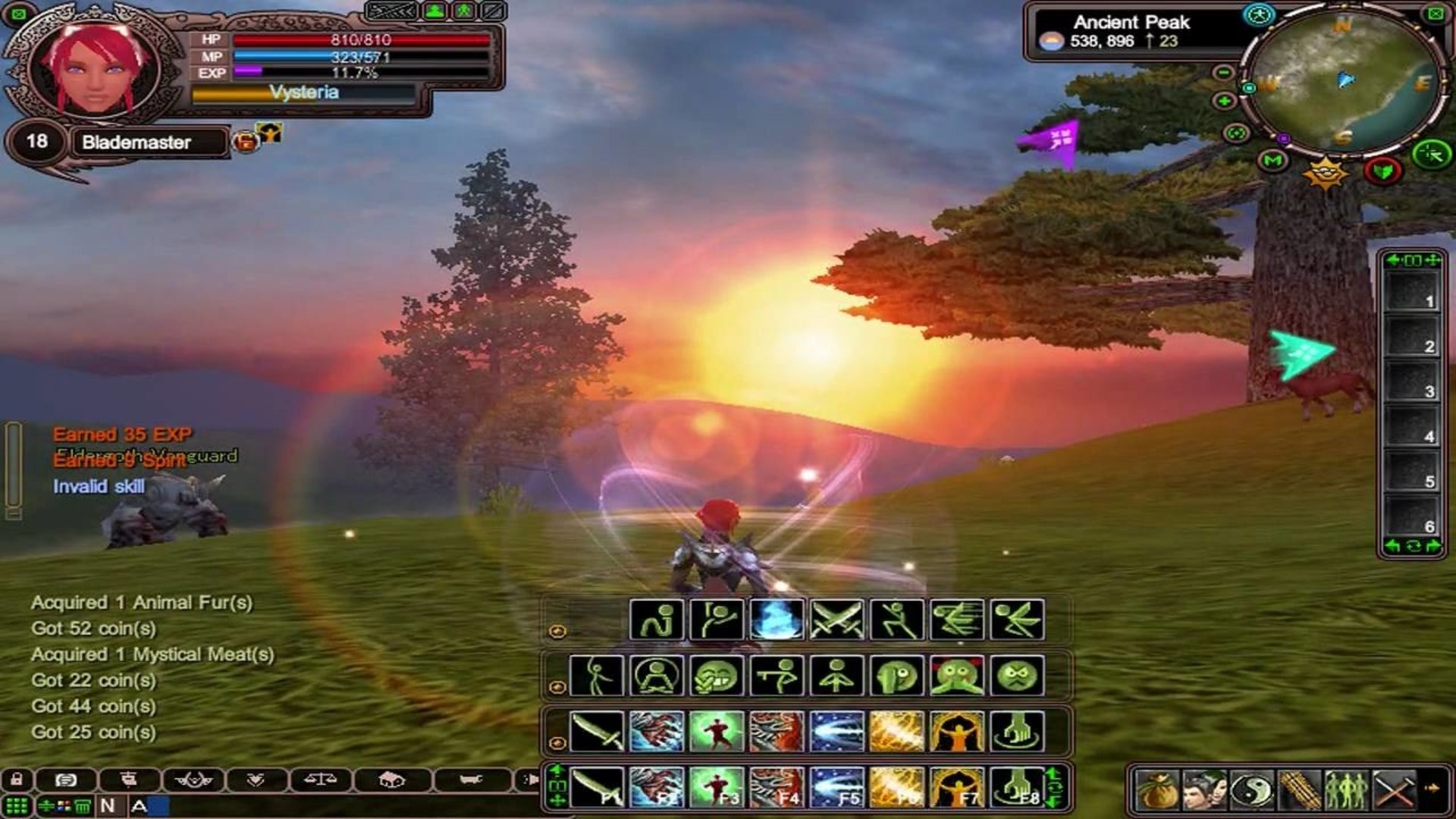Open the golden sun event icon
This screenshot has height=819, width=1456.
(x=1324, y=174)
